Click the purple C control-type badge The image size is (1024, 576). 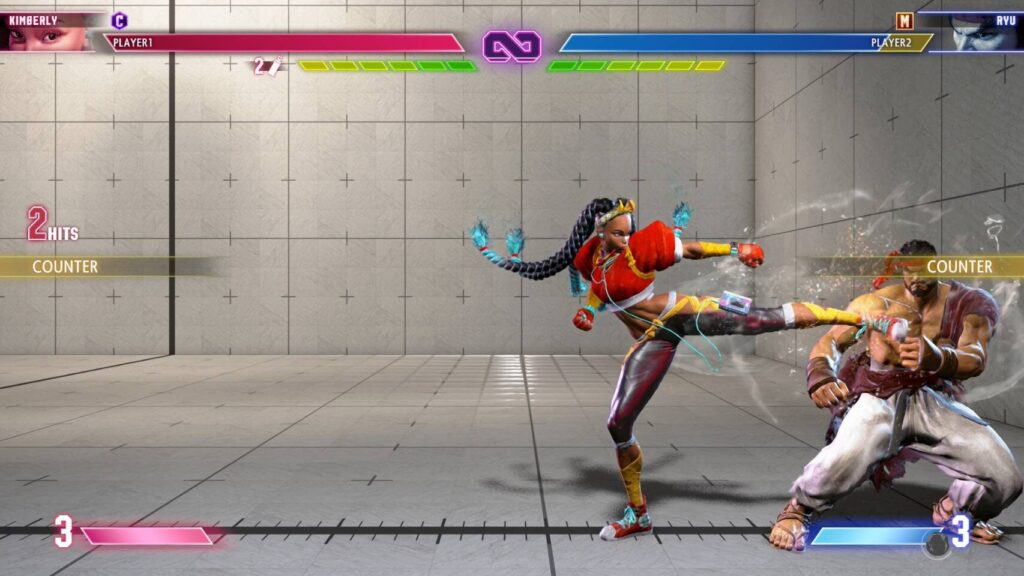click(x=119, y=20)
